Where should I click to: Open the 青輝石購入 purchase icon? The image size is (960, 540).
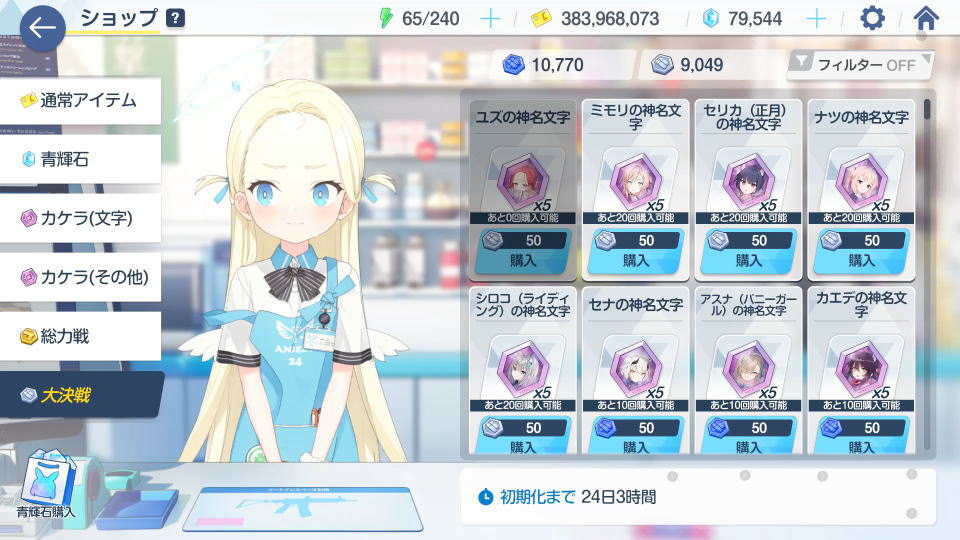[x=45, y=485]
